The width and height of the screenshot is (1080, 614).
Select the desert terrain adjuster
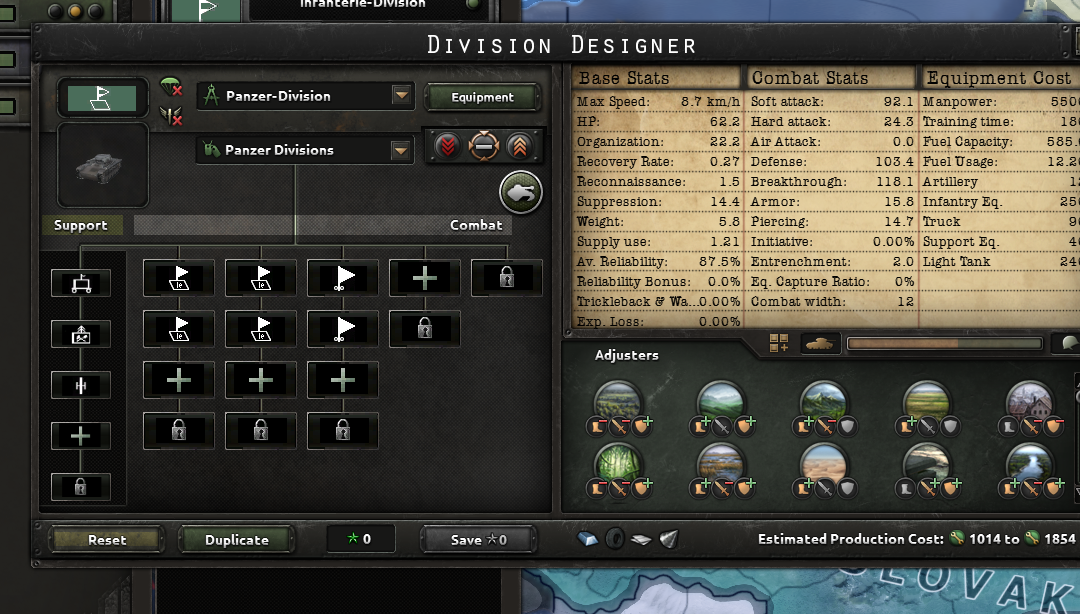825,465
